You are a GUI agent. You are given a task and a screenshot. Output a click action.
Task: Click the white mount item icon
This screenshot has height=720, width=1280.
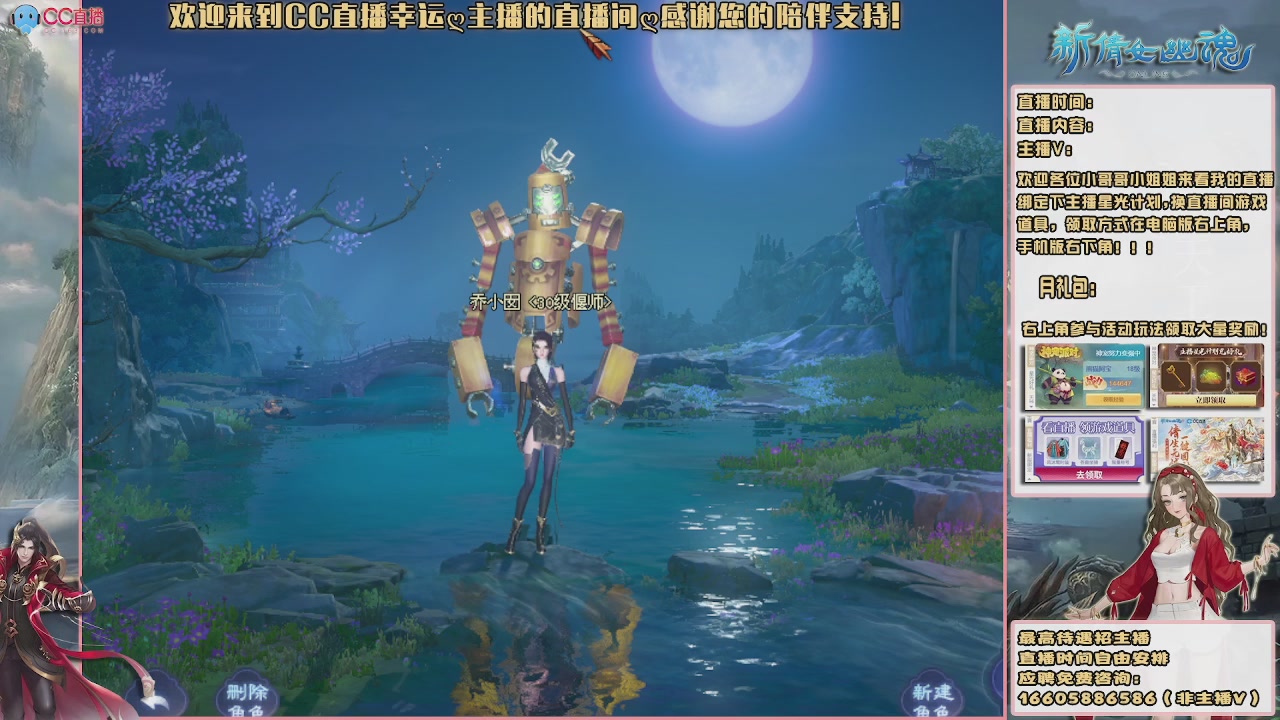pyautogui.click(x=1087, y=448)
